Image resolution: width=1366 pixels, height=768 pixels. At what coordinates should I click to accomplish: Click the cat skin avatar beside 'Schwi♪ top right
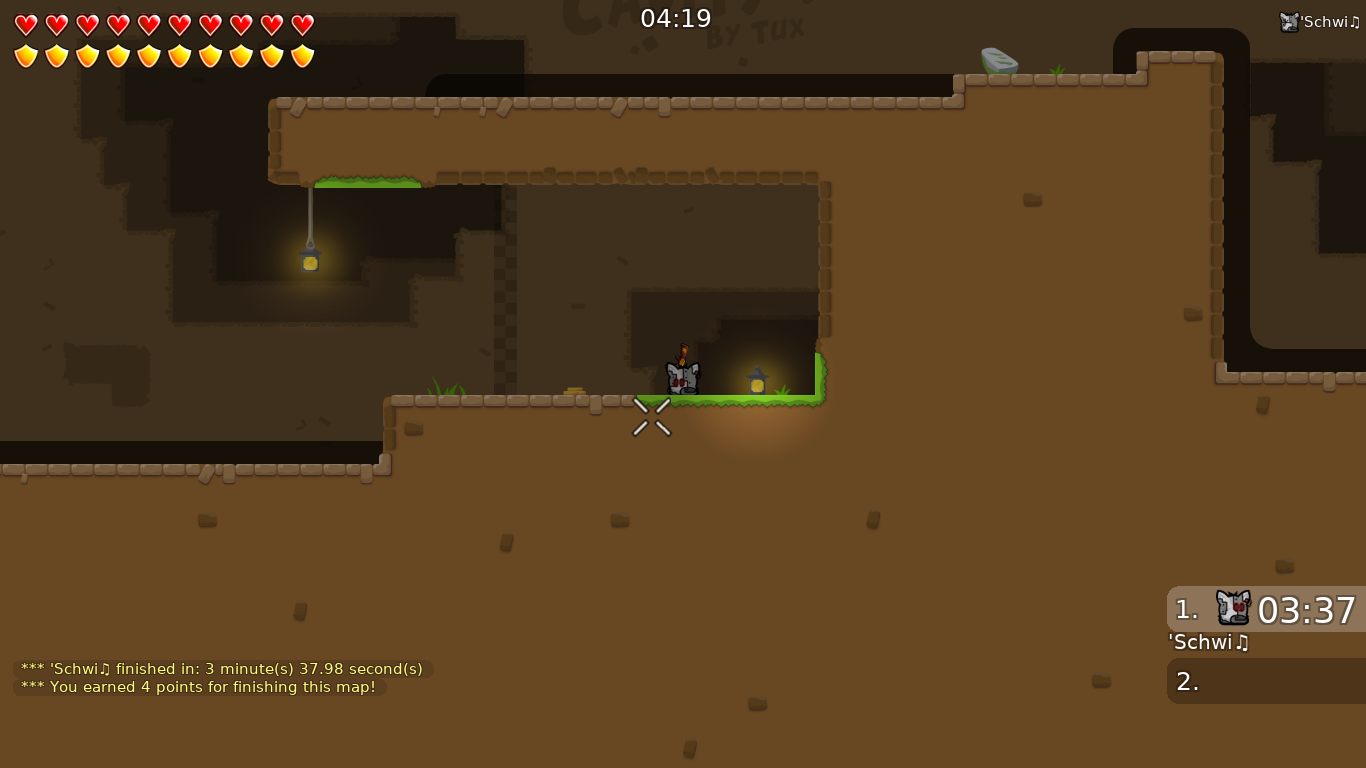point(1289,20)
